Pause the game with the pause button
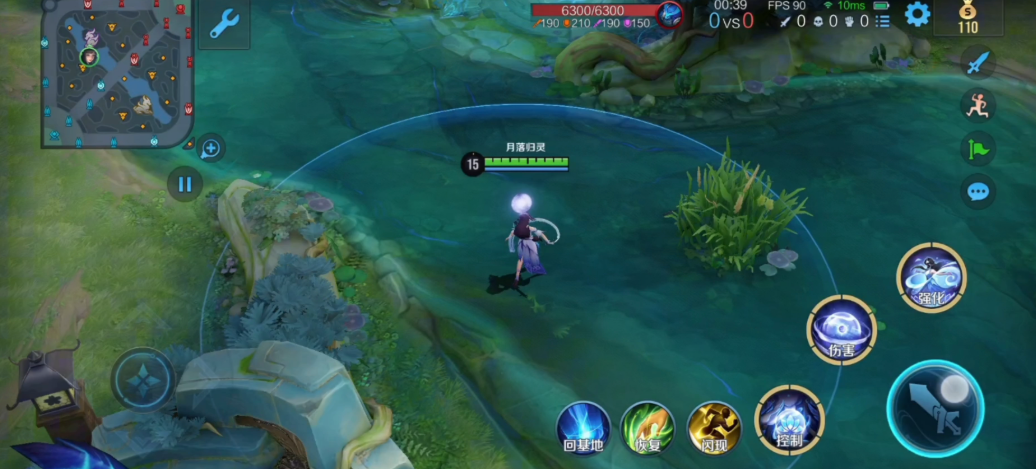This screenshot has width=1036, height=469. [184, 183]
